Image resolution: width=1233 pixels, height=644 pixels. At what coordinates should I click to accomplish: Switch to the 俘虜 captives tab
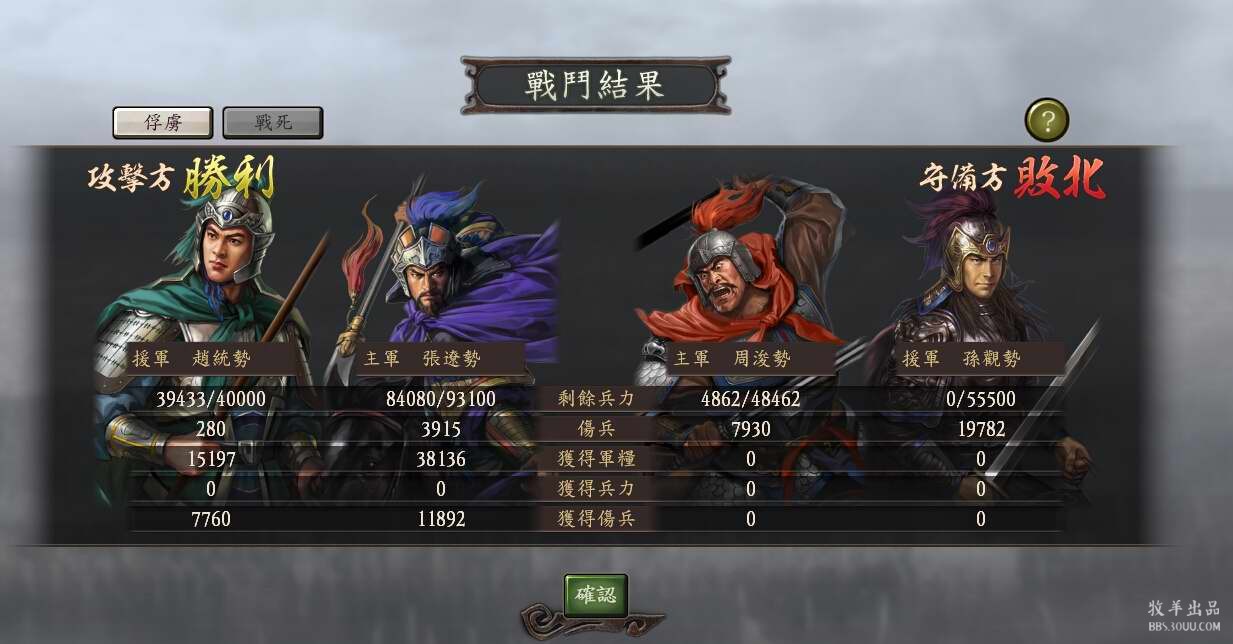tap(162, 122)
